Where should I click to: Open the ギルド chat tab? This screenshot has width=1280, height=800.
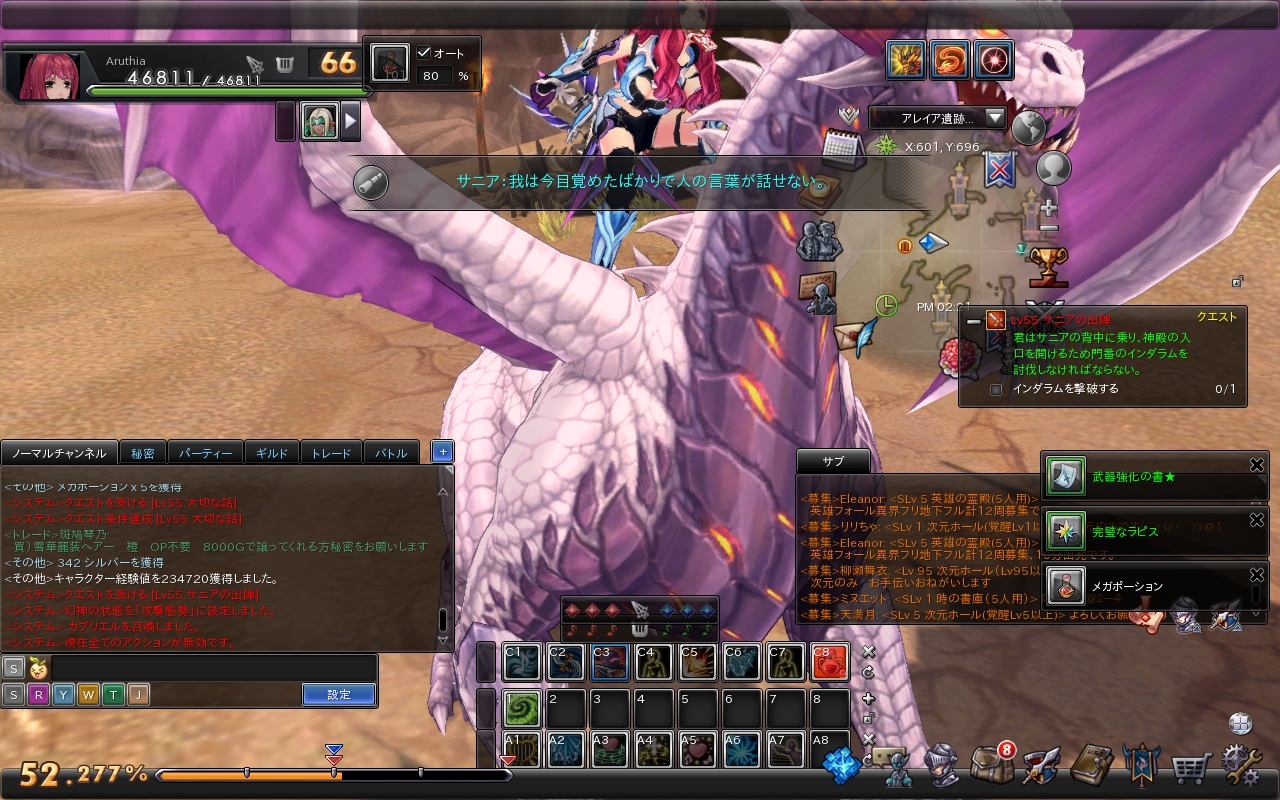pyautogui.click(x=271, y=453)
